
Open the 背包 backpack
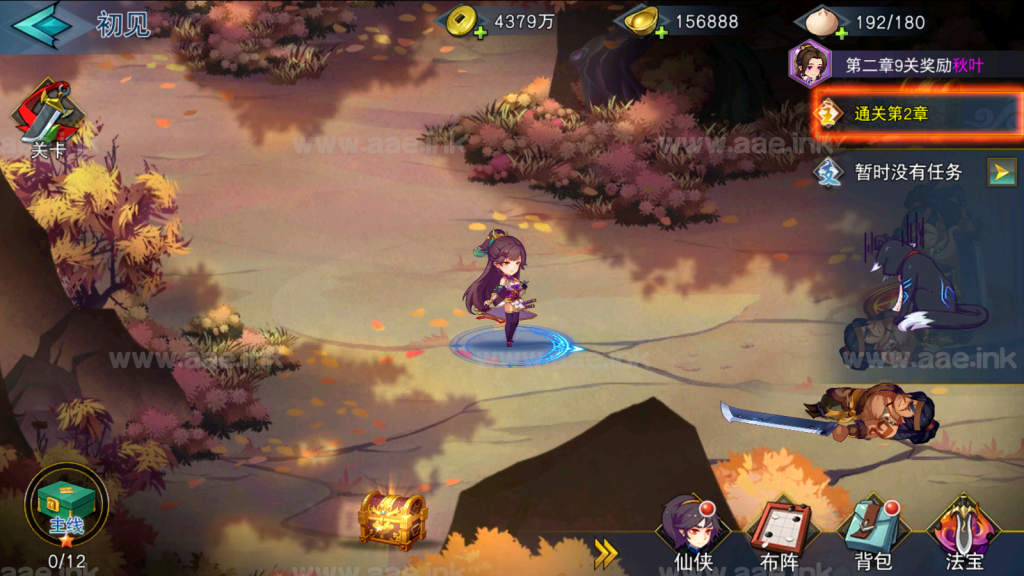coord(871,533)
